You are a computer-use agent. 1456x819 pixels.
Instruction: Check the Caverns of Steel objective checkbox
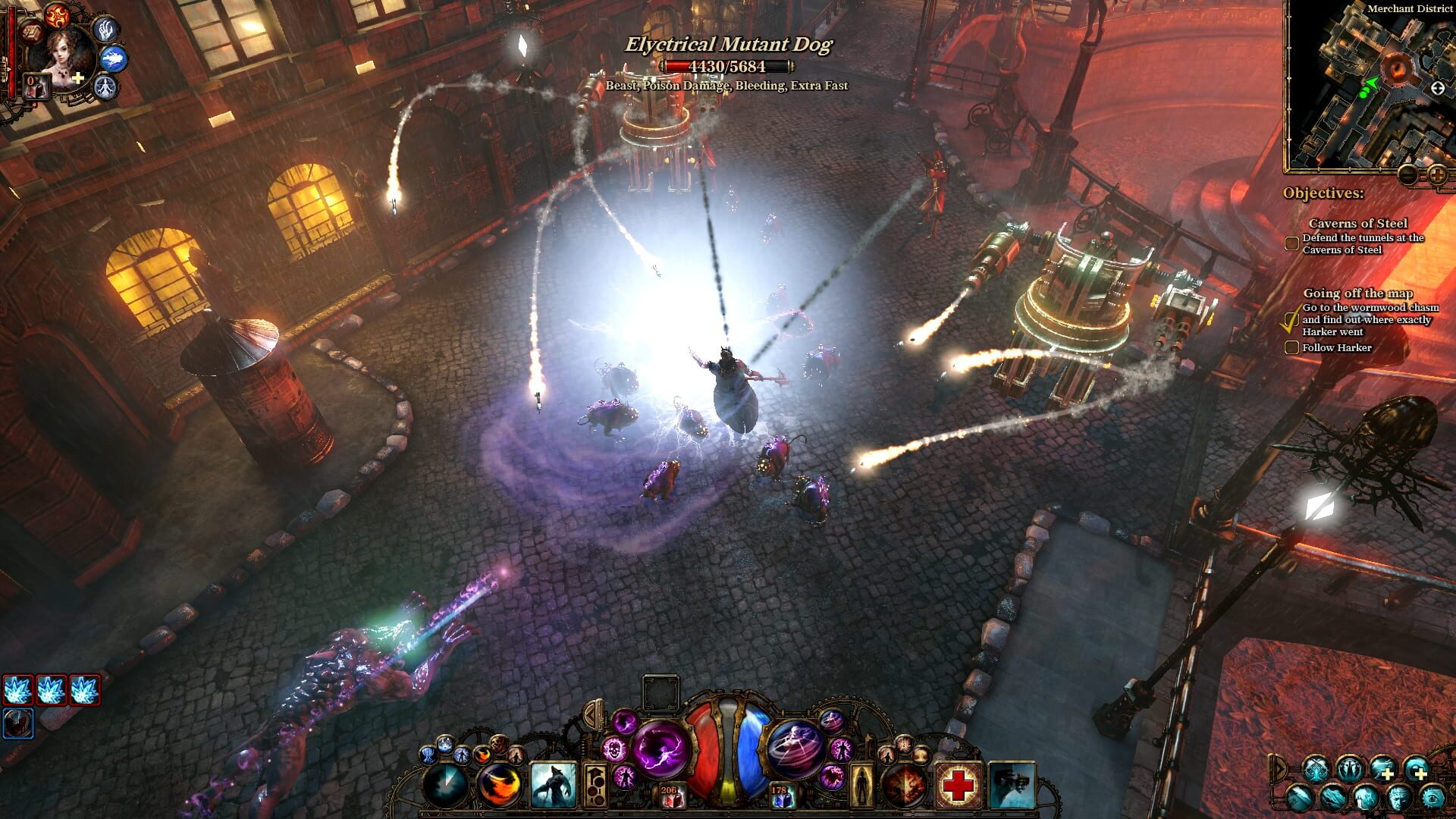click(1291, 243)
